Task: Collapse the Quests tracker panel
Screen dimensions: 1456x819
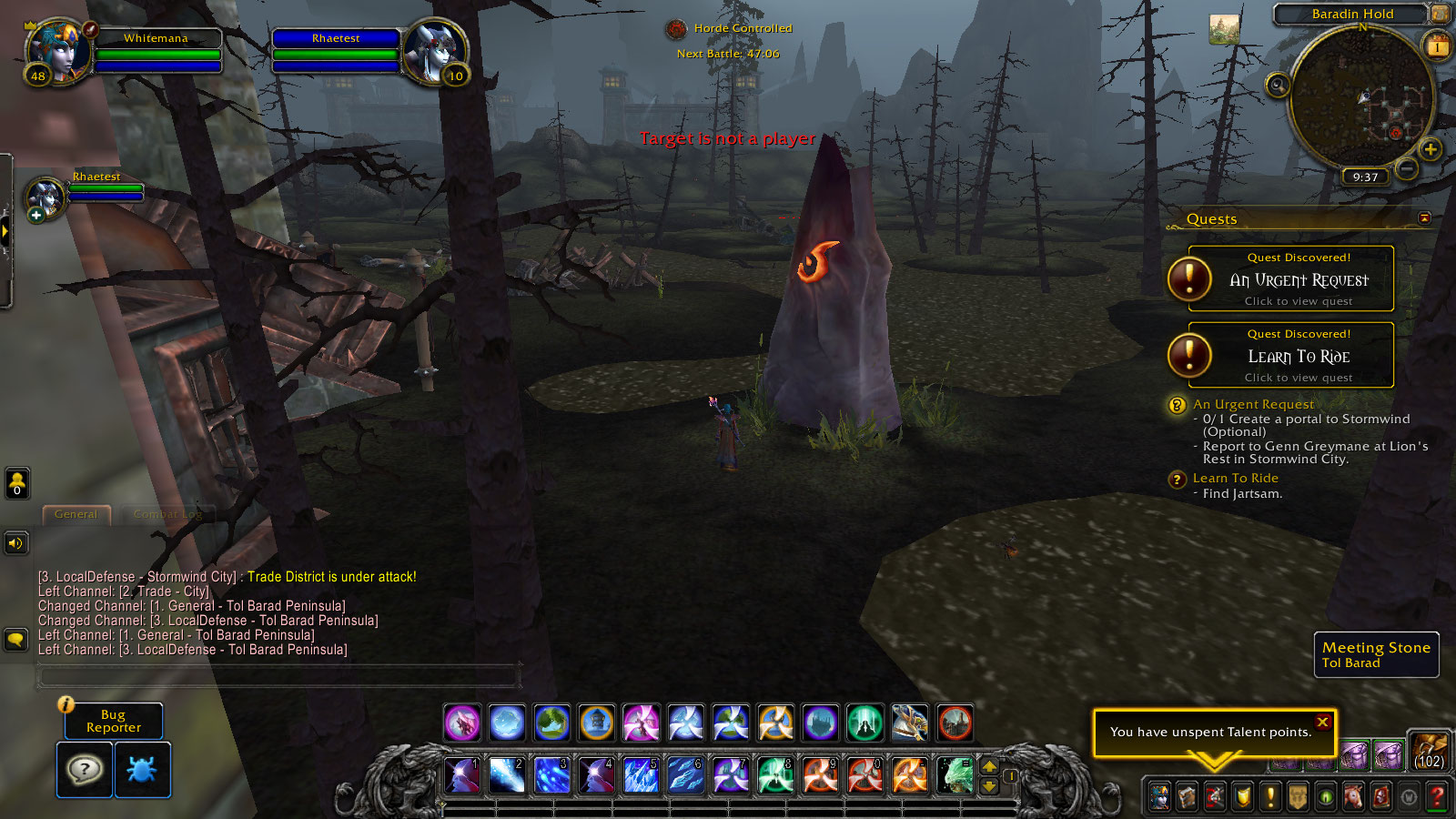Action: tap(1424, 218)
